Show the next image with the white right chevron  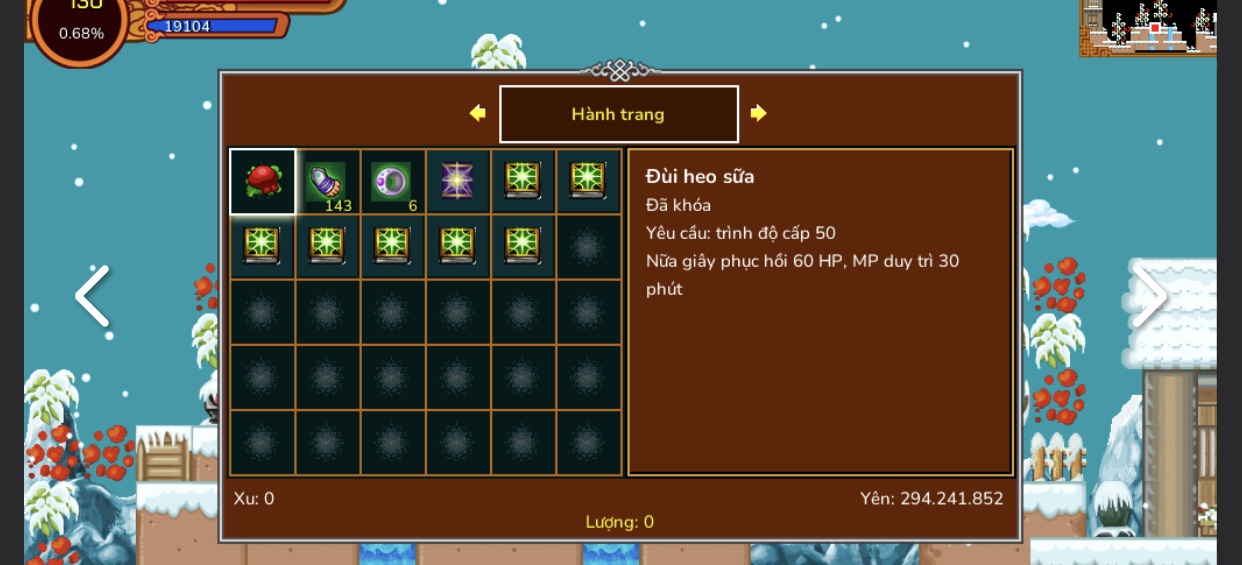(1149, 296)
